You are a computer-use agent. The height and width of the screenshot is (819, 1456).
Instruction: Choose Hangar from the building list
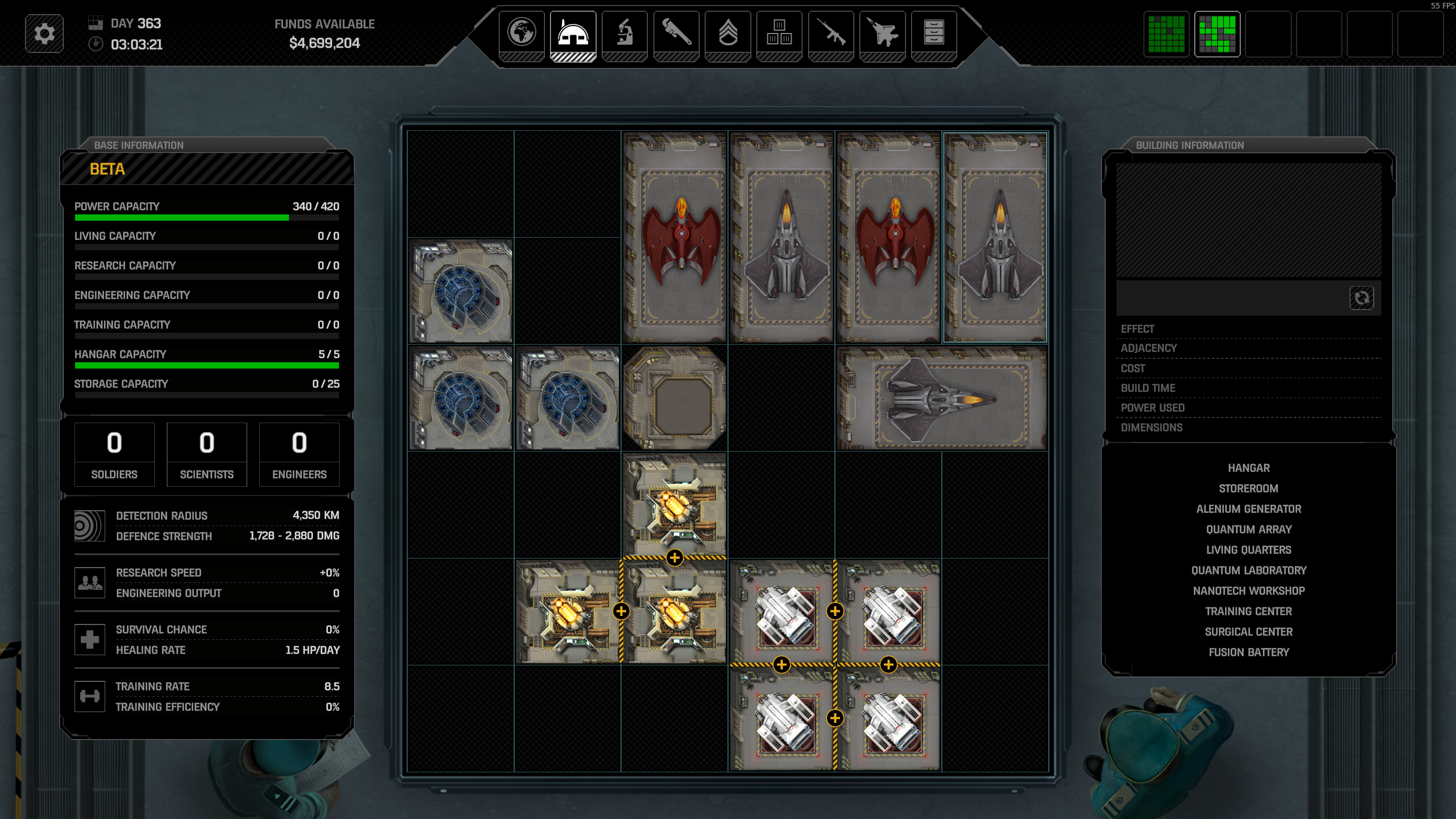1248,468
